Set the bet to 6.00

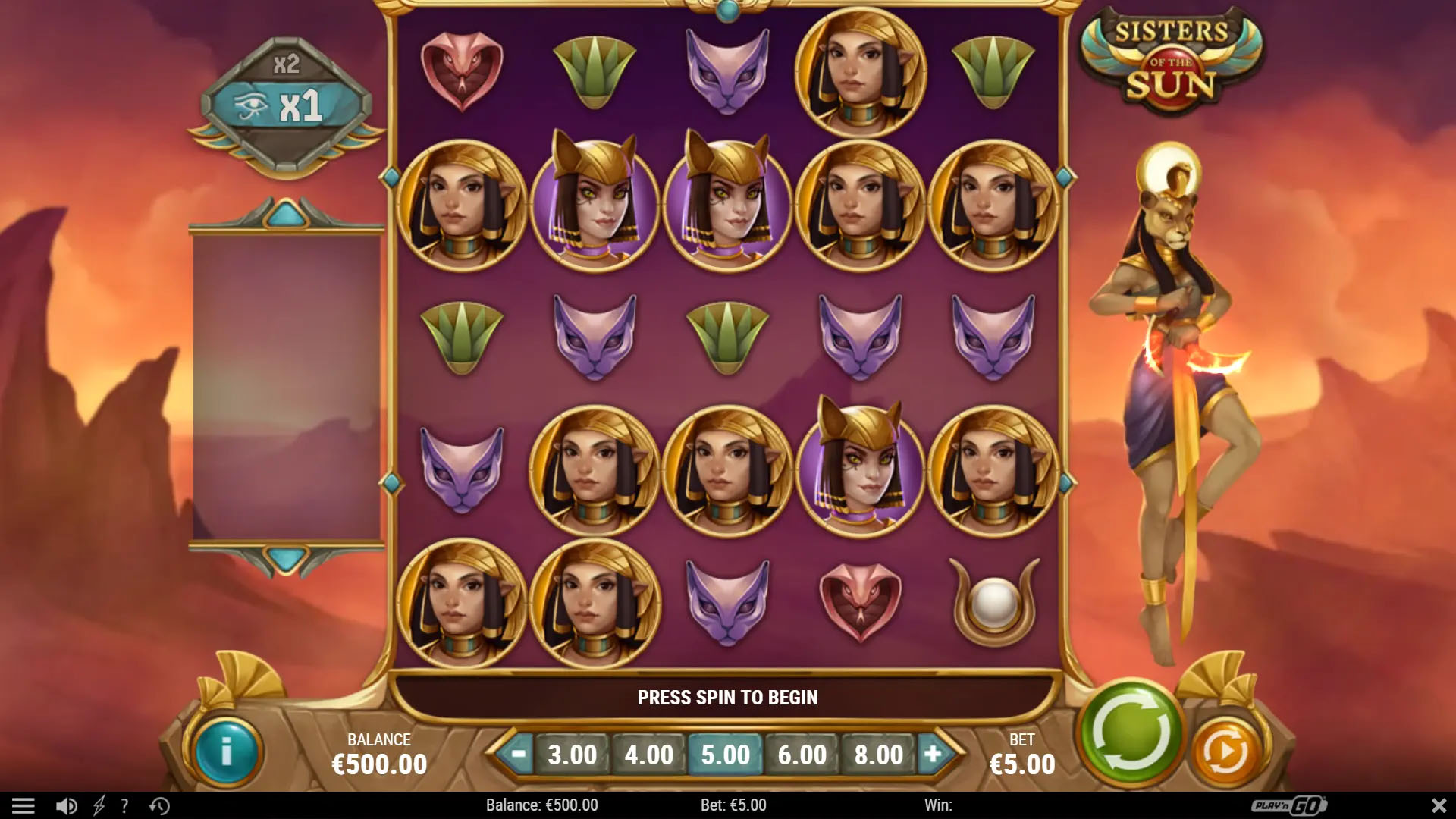click(802, 755)
